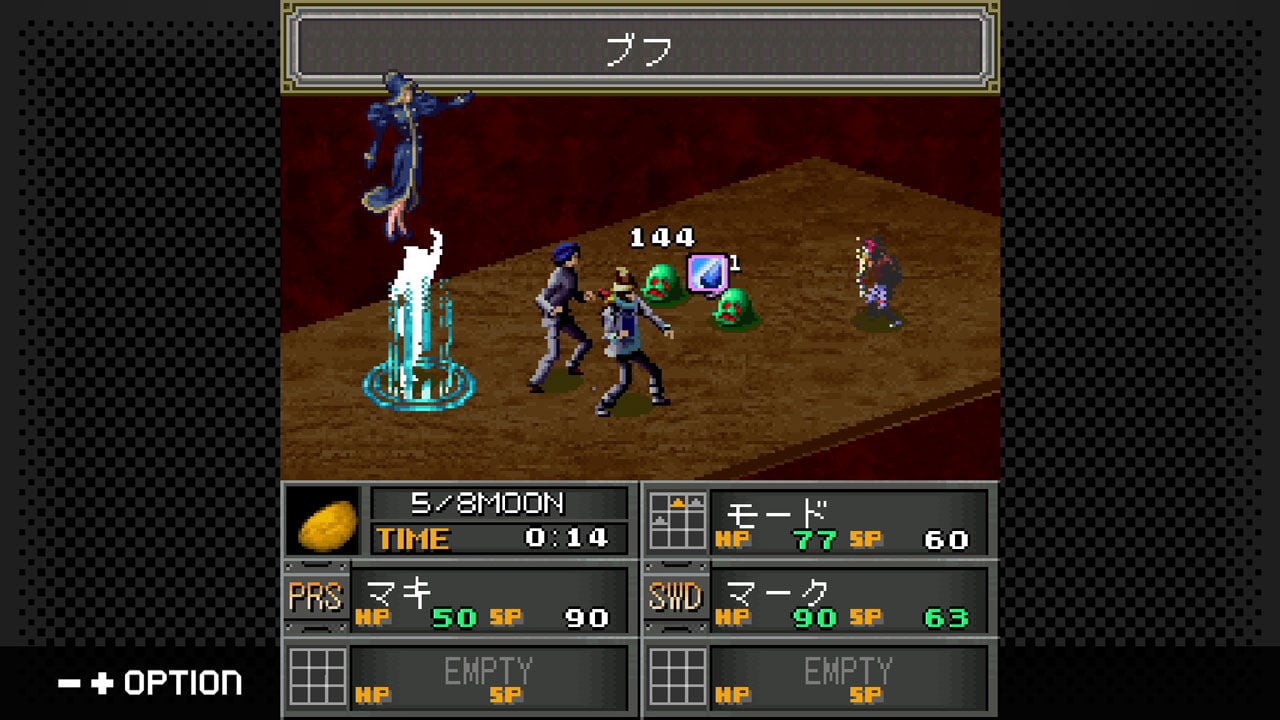The width and height of the screenshot is (1280, 720).
Task: Click the SWD class emblem next to マーク
Action: click(677, 594)
